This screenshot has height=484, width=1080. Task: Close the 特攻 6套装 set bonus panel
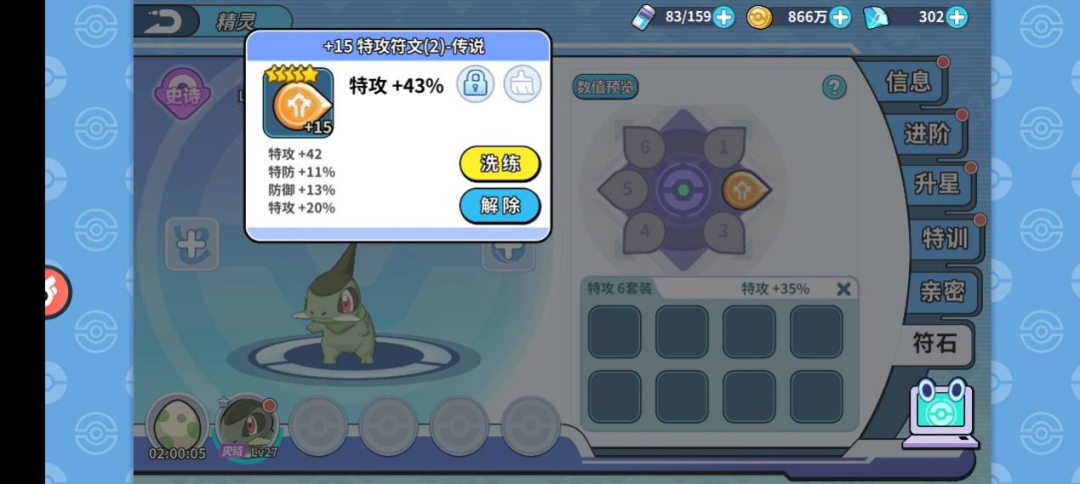click(843, 289)
